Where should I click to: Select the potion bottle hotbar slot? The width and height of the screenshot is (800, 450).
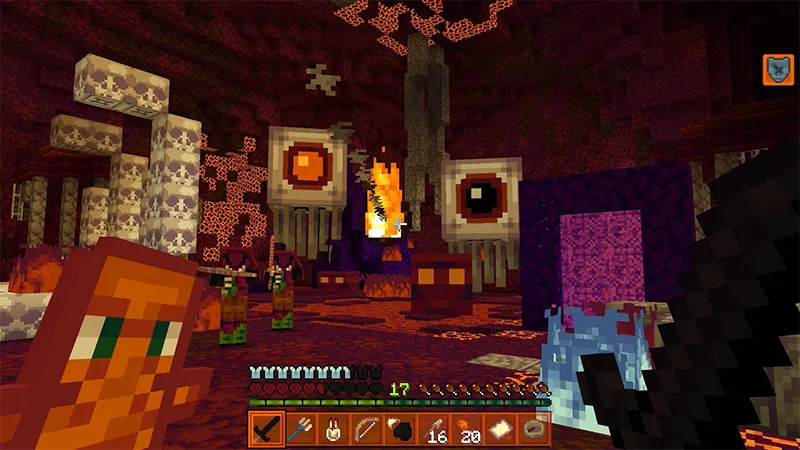click(x=333, y=430)
